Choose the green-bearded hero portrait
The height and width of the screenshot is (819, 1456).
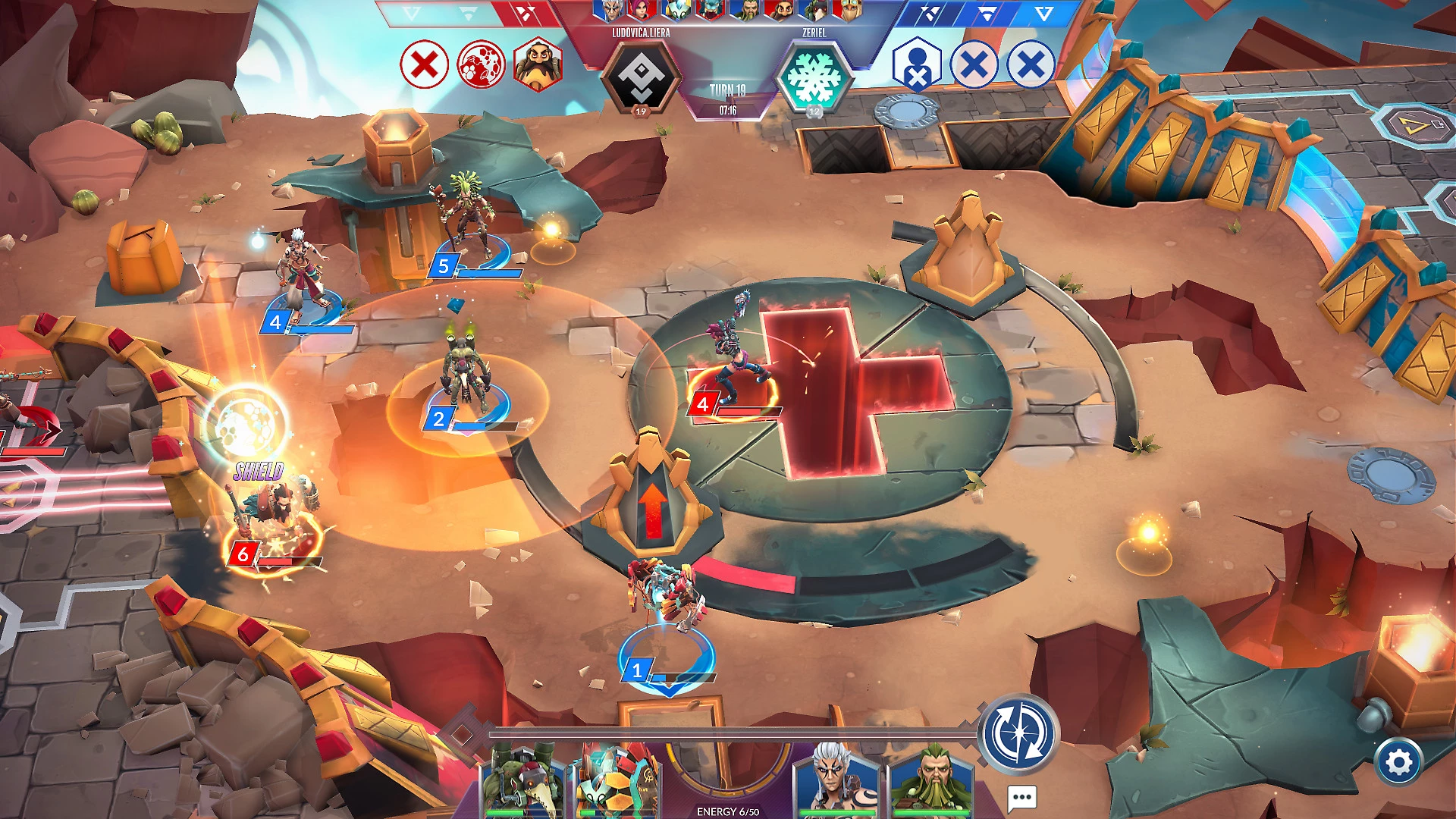(x=931, y=781)
